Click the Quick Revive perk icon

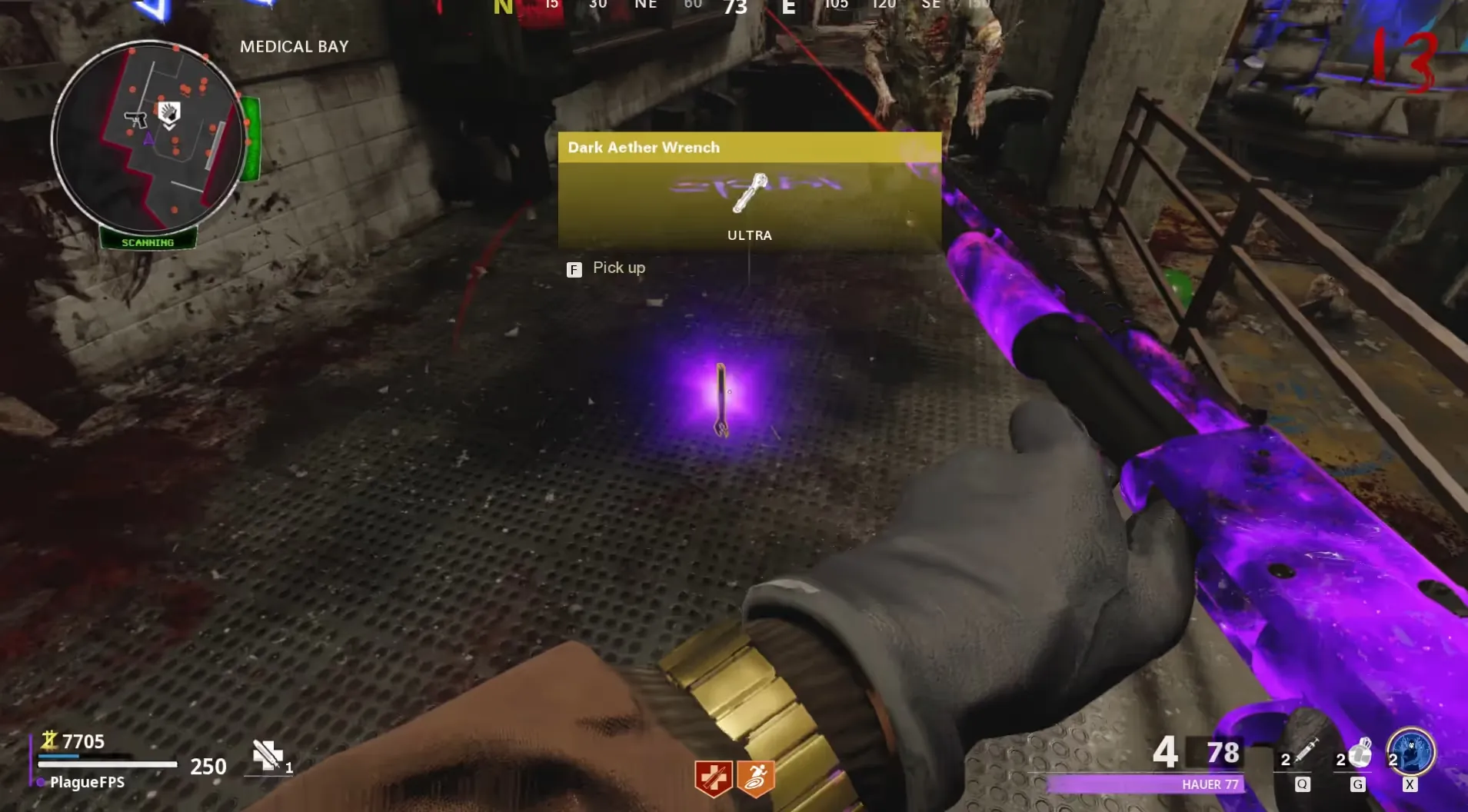(x=713, y=779)
